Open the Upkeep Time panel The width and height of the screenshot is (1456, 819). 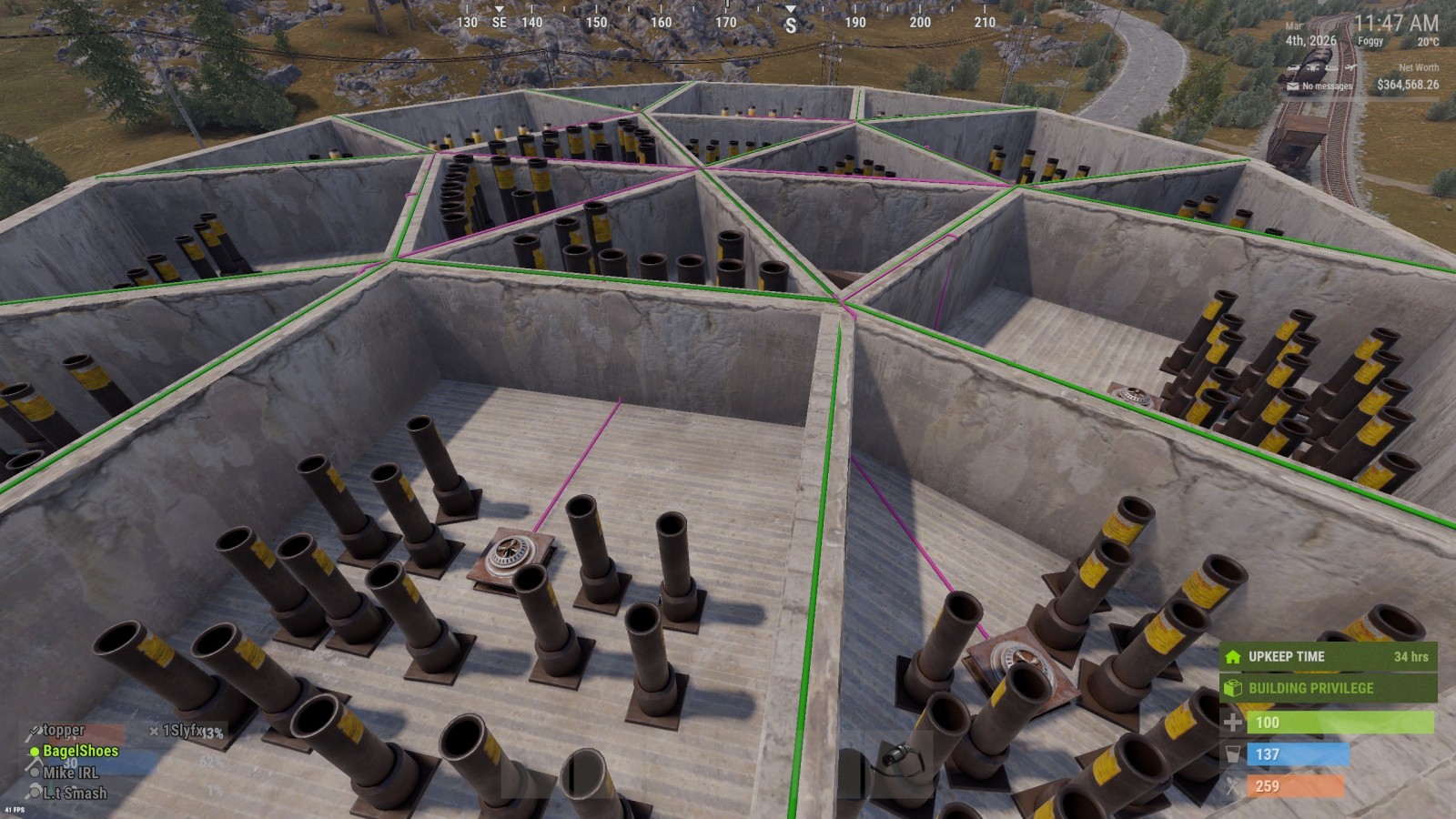point(1329,656)
